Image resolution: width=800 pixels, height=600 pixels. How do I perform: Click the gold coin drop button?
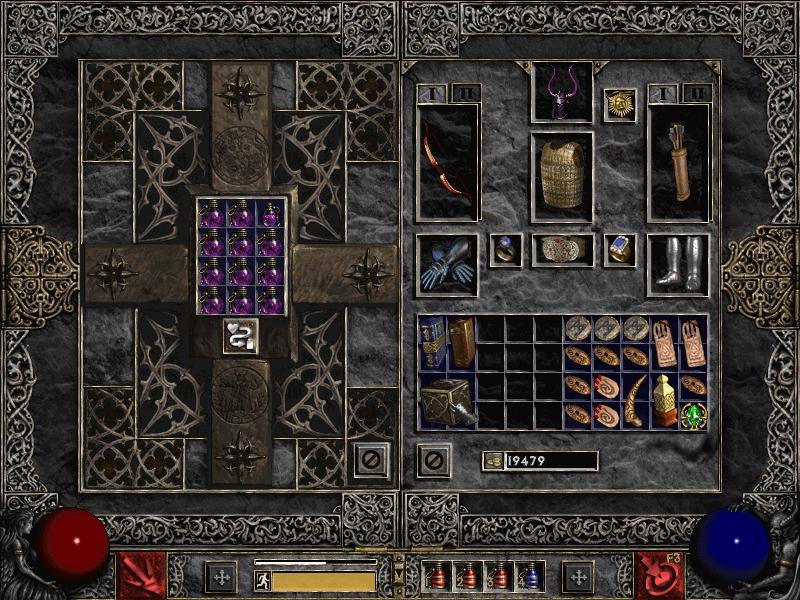pos(493,461)
